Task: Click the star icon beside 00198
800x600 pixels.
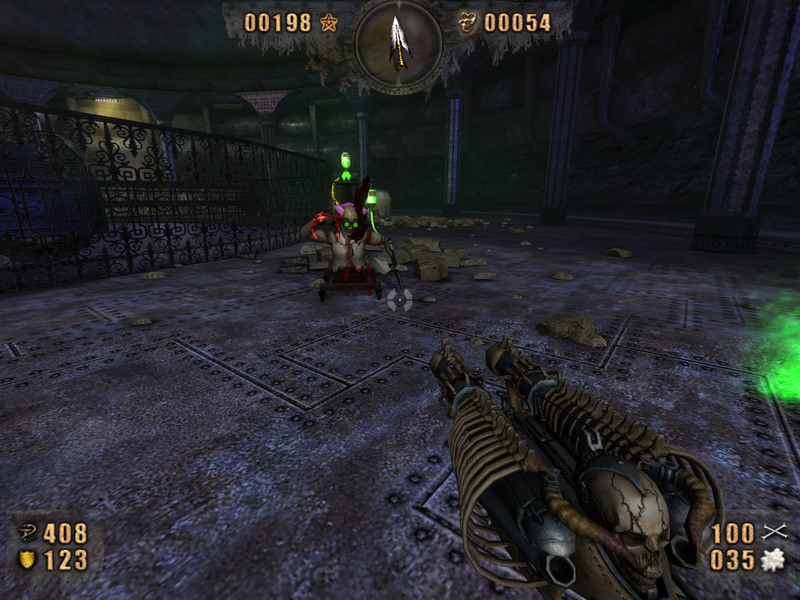Action: tap(329, 22)
